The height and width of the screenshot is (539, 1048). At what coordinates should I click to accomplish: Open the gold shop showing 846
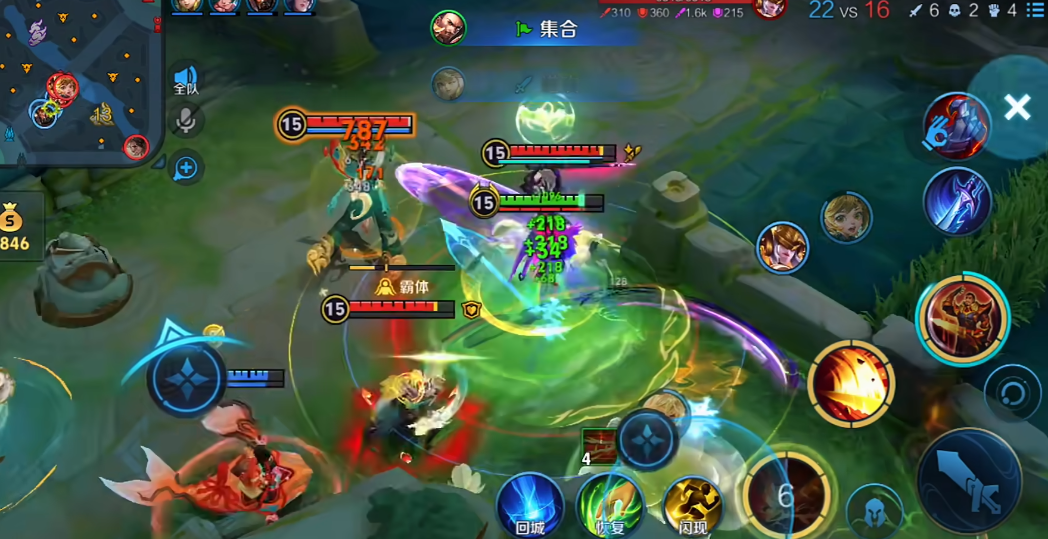click(x=16, y=227)
